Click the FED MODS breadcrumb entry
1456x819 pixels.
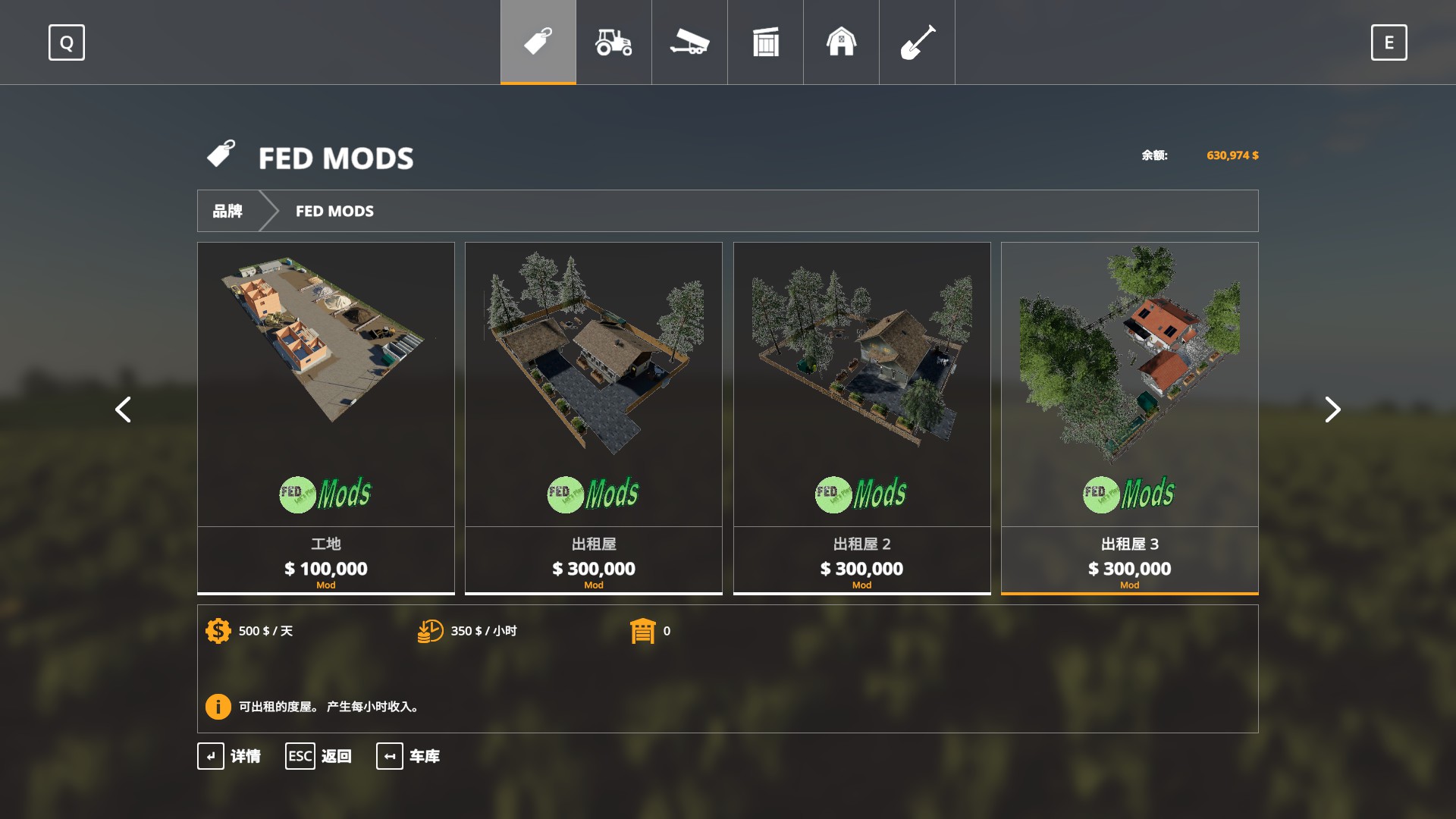(334, 211)
